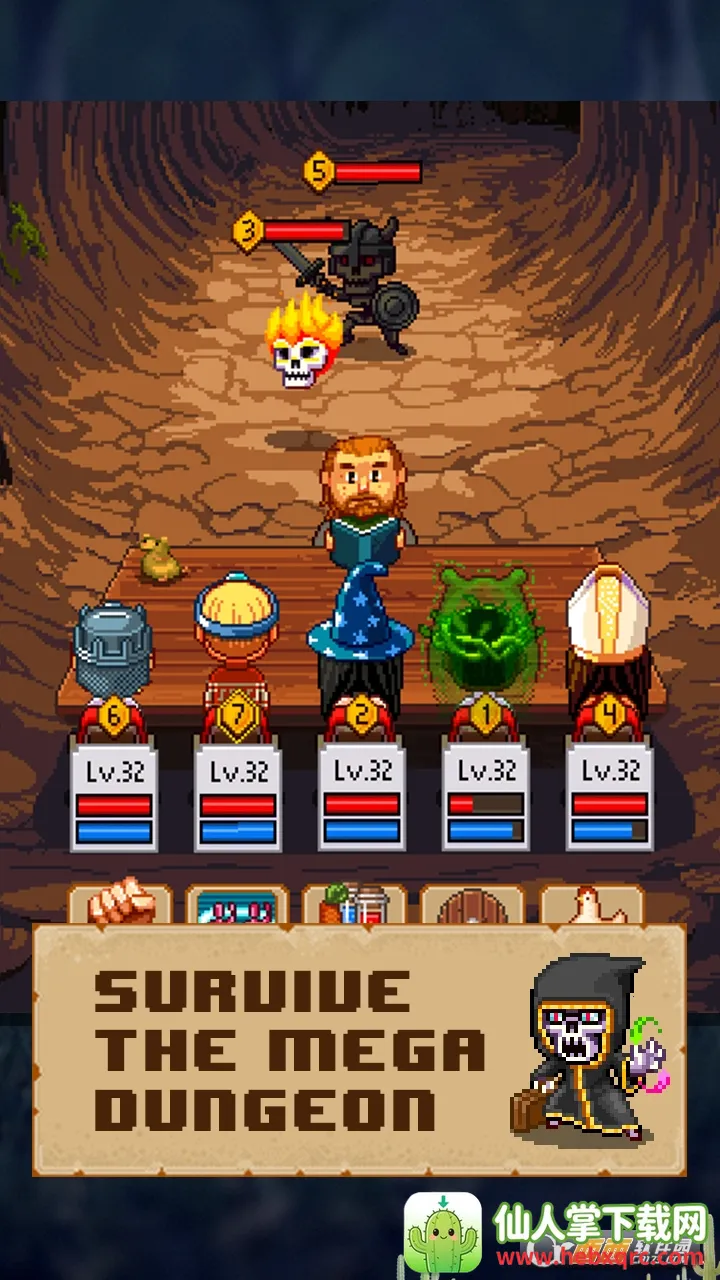Tap the chicken flee action

click(591, 905)
